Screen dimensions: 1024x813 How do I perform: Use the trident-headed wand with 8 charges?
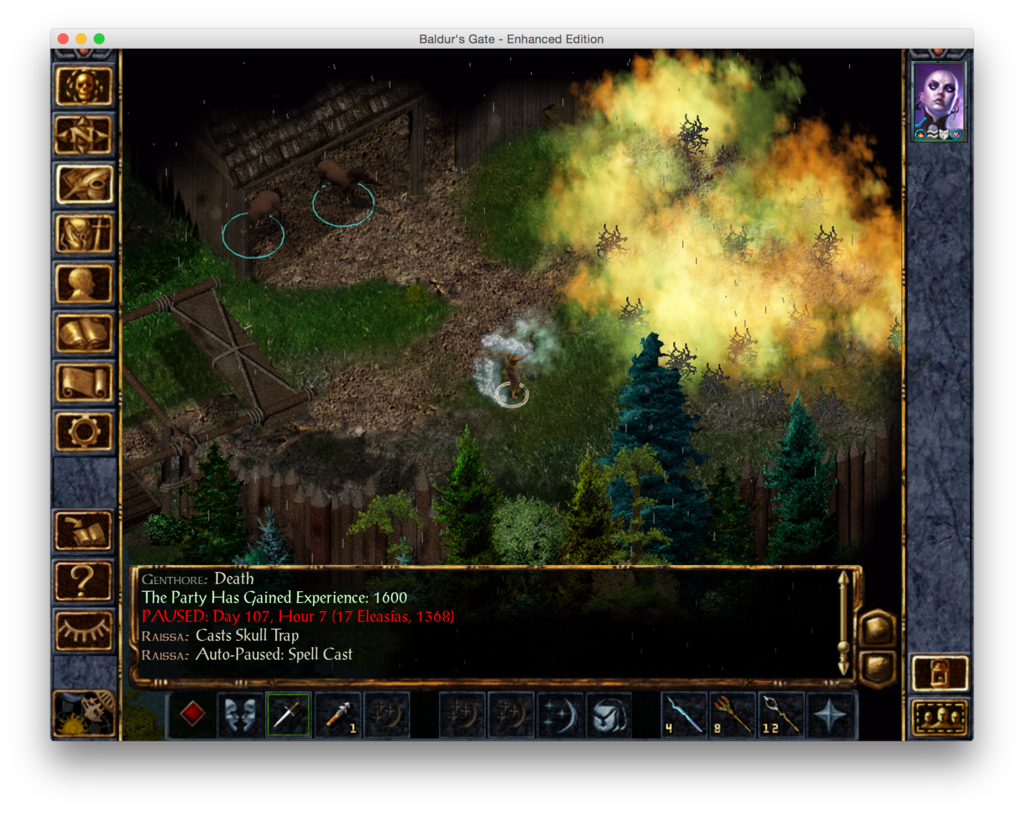[x=732, y=715]
